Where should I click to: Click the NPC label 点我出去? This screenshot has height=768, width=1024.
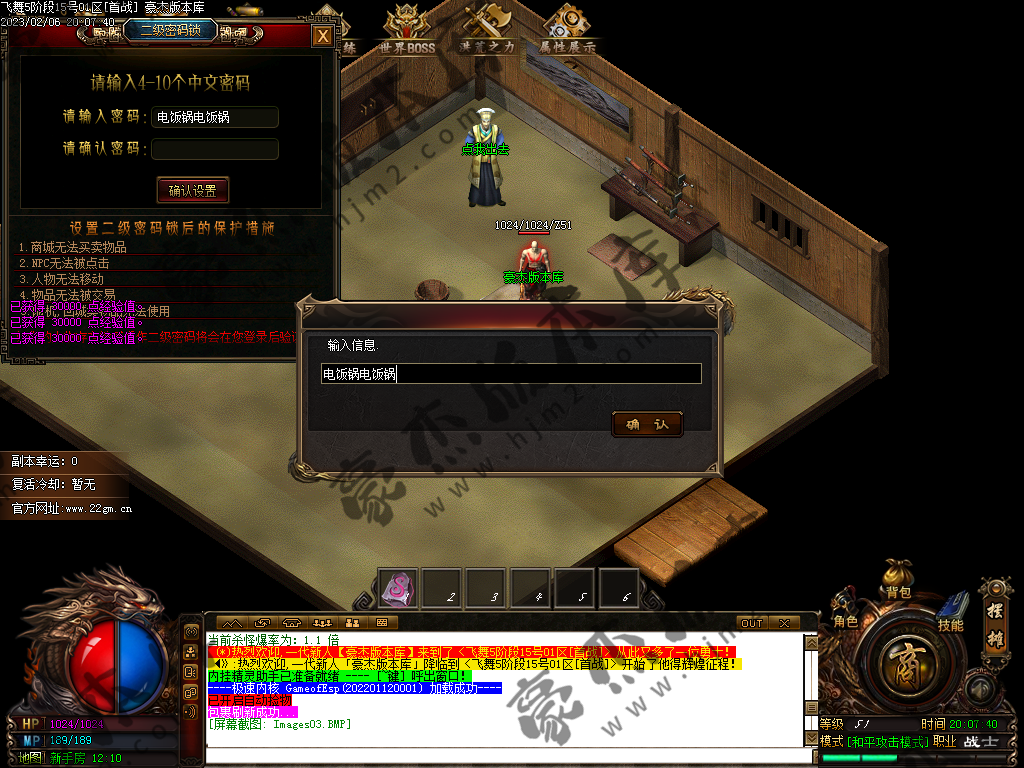(x=485, y=150)
